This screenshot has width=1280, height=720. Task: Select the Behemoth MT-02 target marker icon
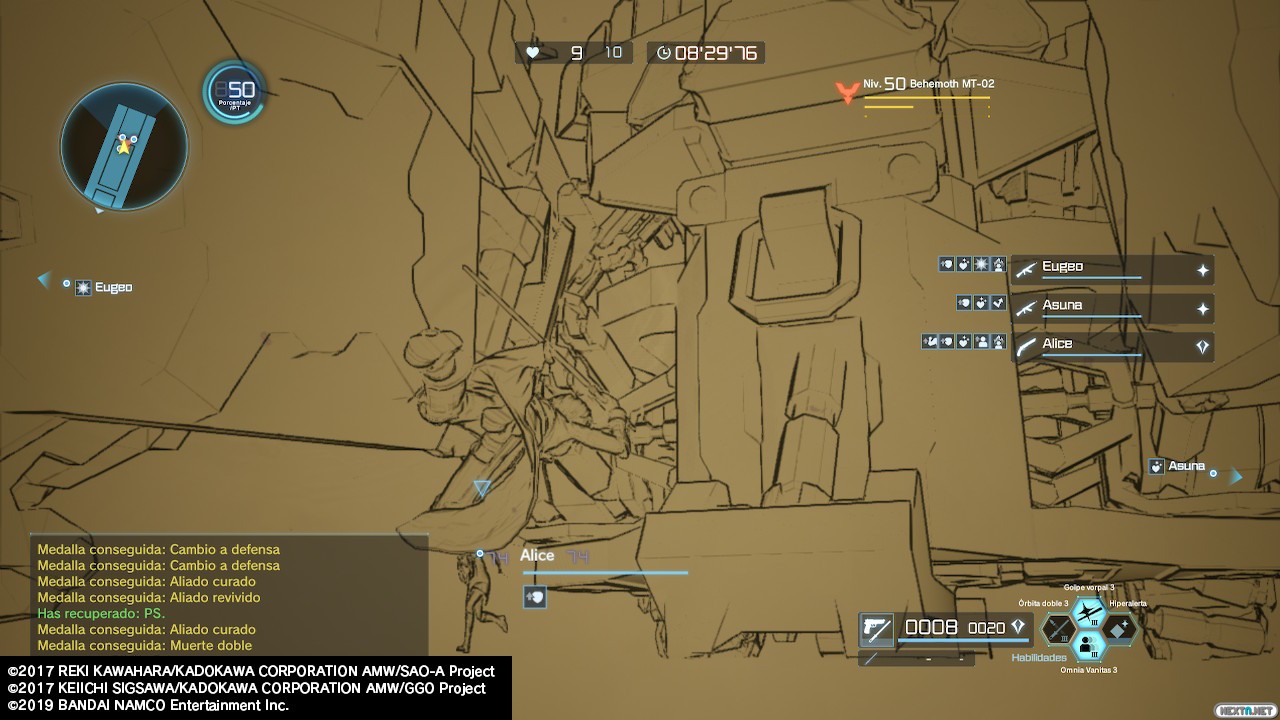[848, 92]
